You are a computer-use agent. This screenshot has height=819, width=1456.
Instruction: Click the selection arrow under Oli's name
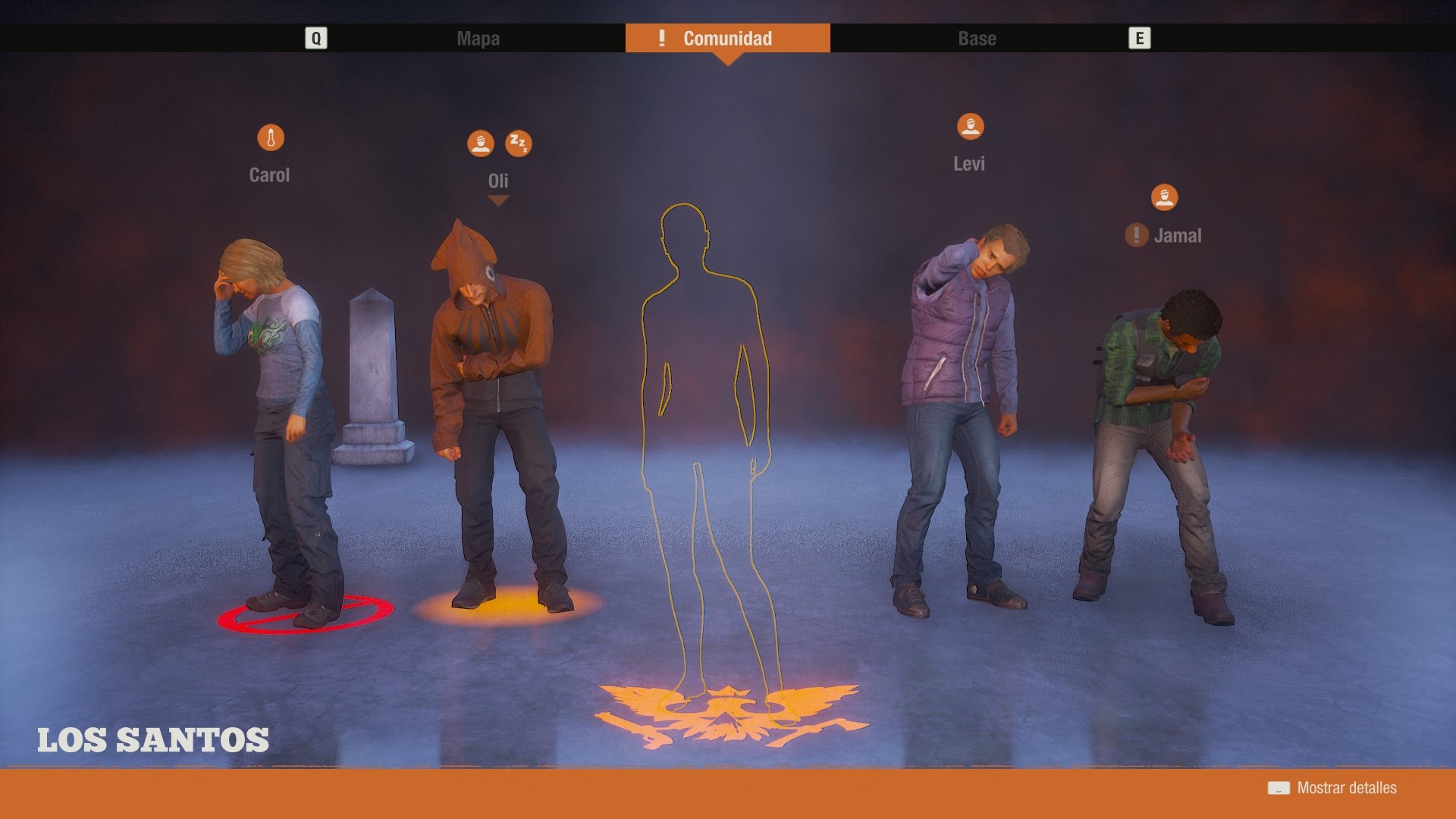(498, 201)
